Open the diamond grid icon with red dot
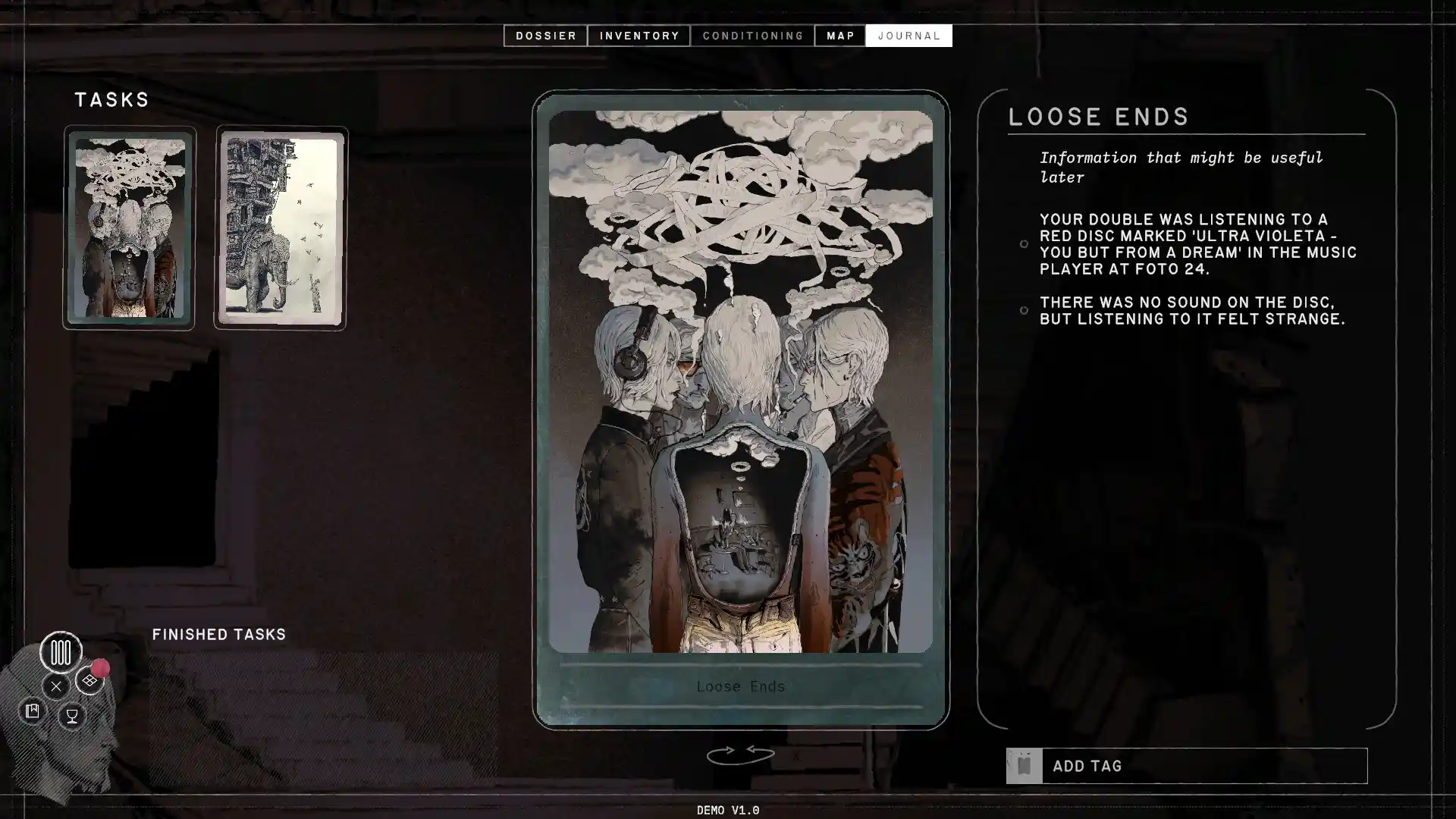1456x819 pixels. pyautogui.click(x=89, y=680)
